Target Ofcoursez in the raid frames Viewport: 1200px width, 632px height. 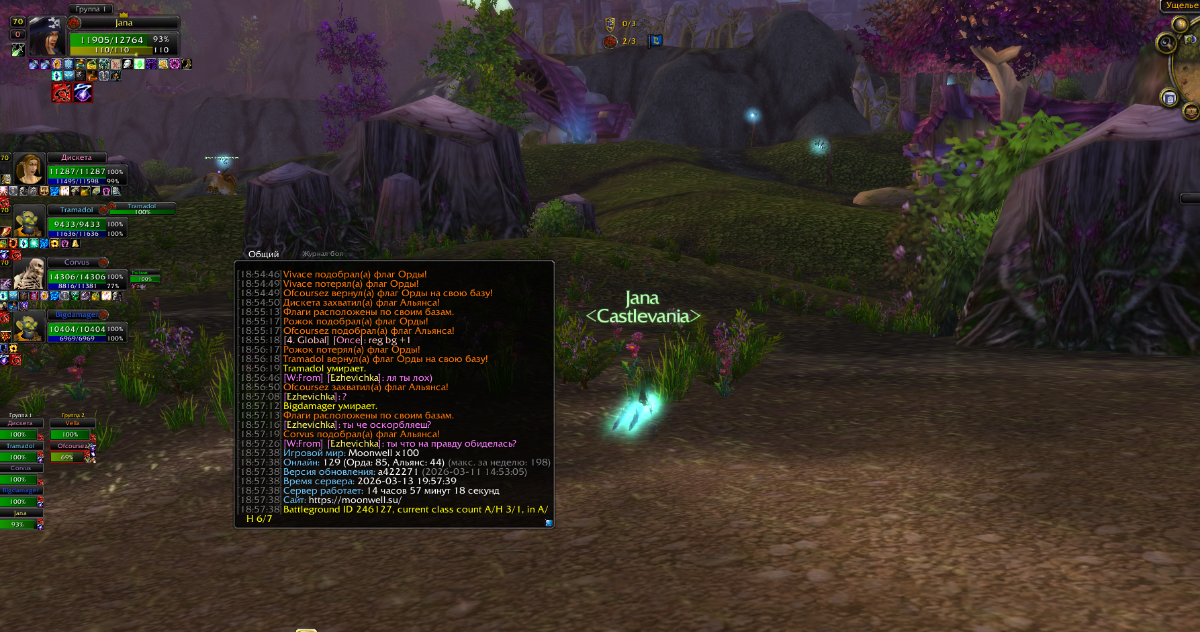pos(71,446)
